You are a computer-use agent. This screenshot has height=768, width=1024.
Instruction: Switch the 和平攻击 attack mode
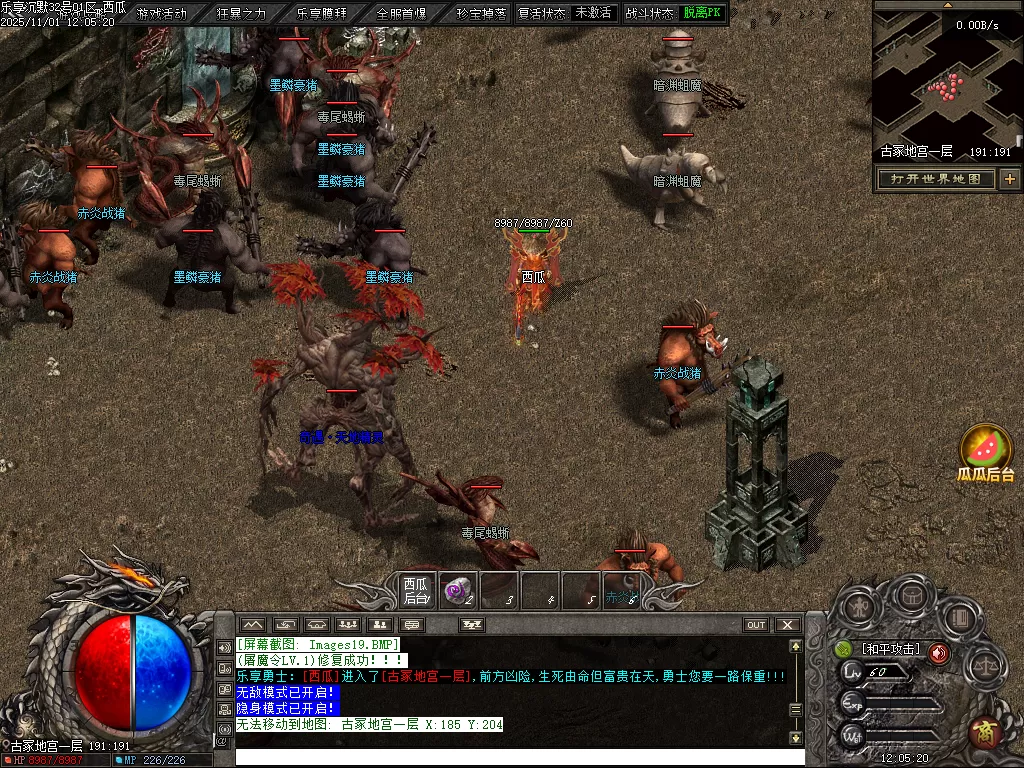tap(891, 649)
